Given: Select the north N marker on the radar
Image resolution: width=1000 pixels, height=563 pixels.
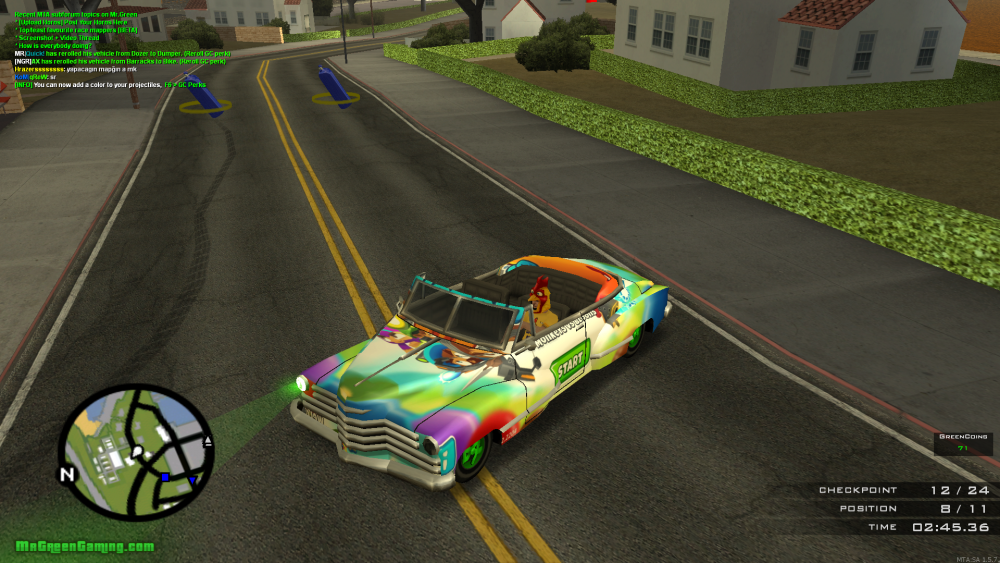Looking at the screenshot, I should [x=67, y=473].
